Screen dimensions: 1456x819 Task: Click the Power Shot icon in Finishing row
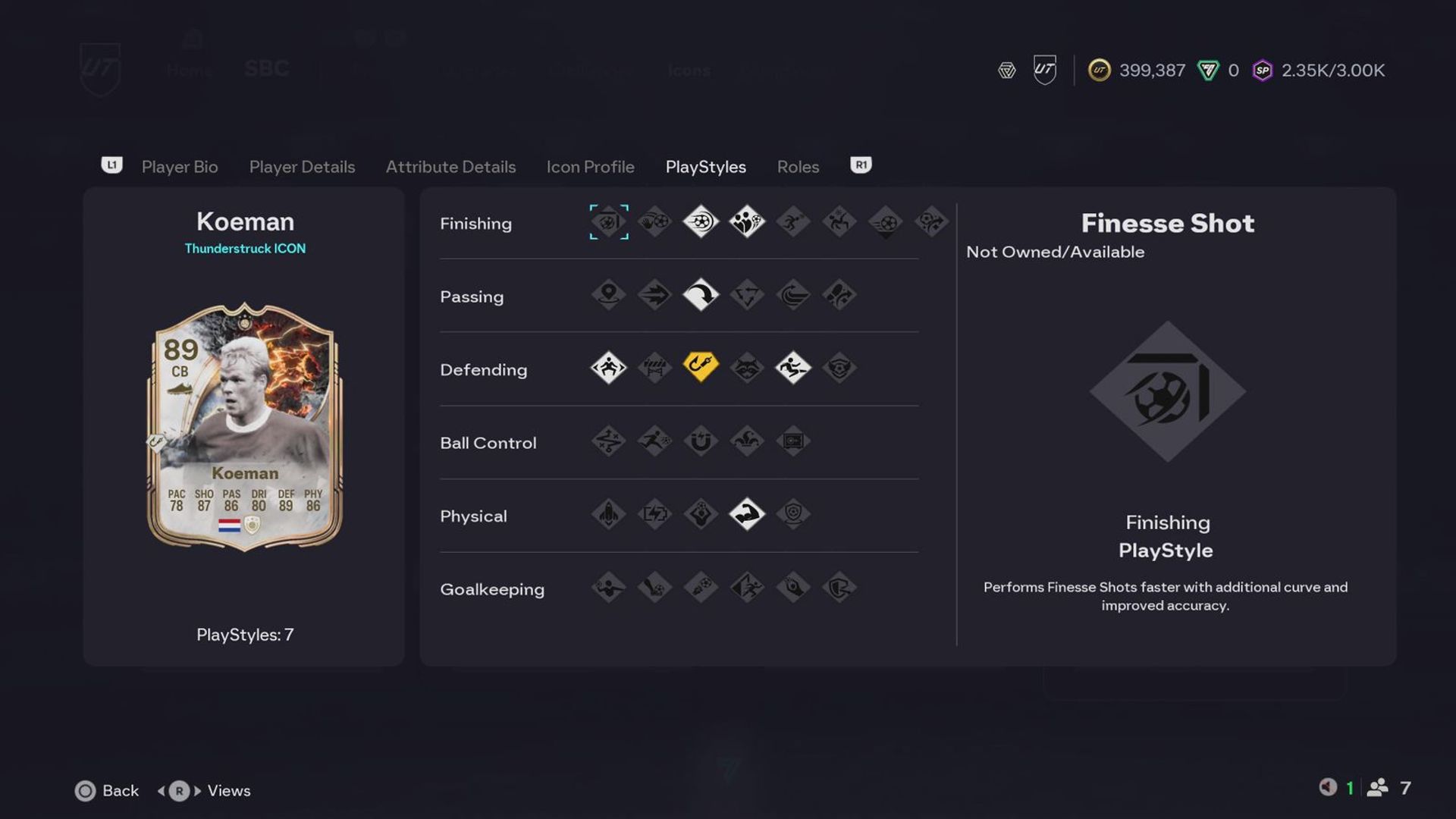click(701, 222)
